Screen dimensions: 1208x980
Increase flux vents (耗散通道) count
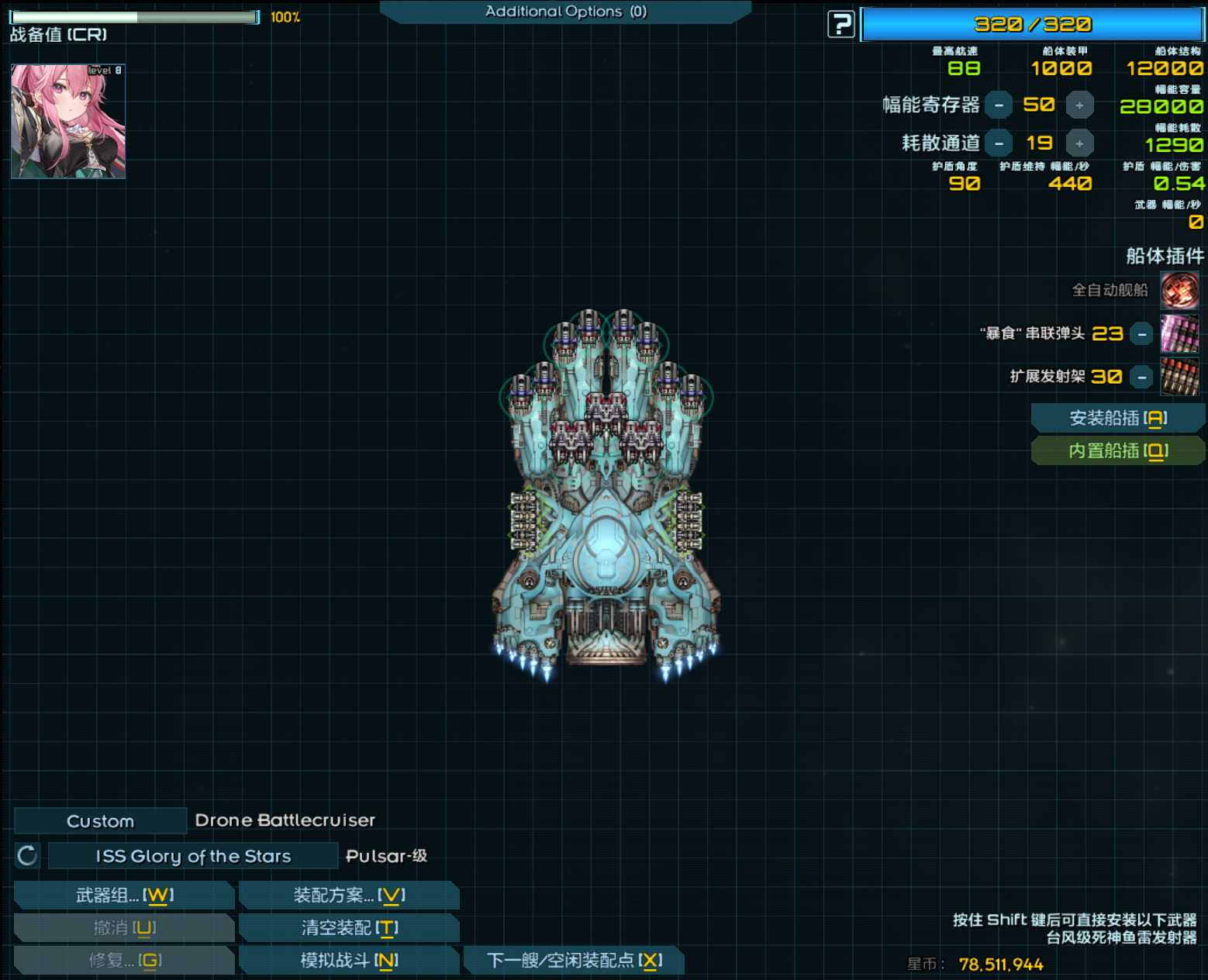pos(1079,143)
